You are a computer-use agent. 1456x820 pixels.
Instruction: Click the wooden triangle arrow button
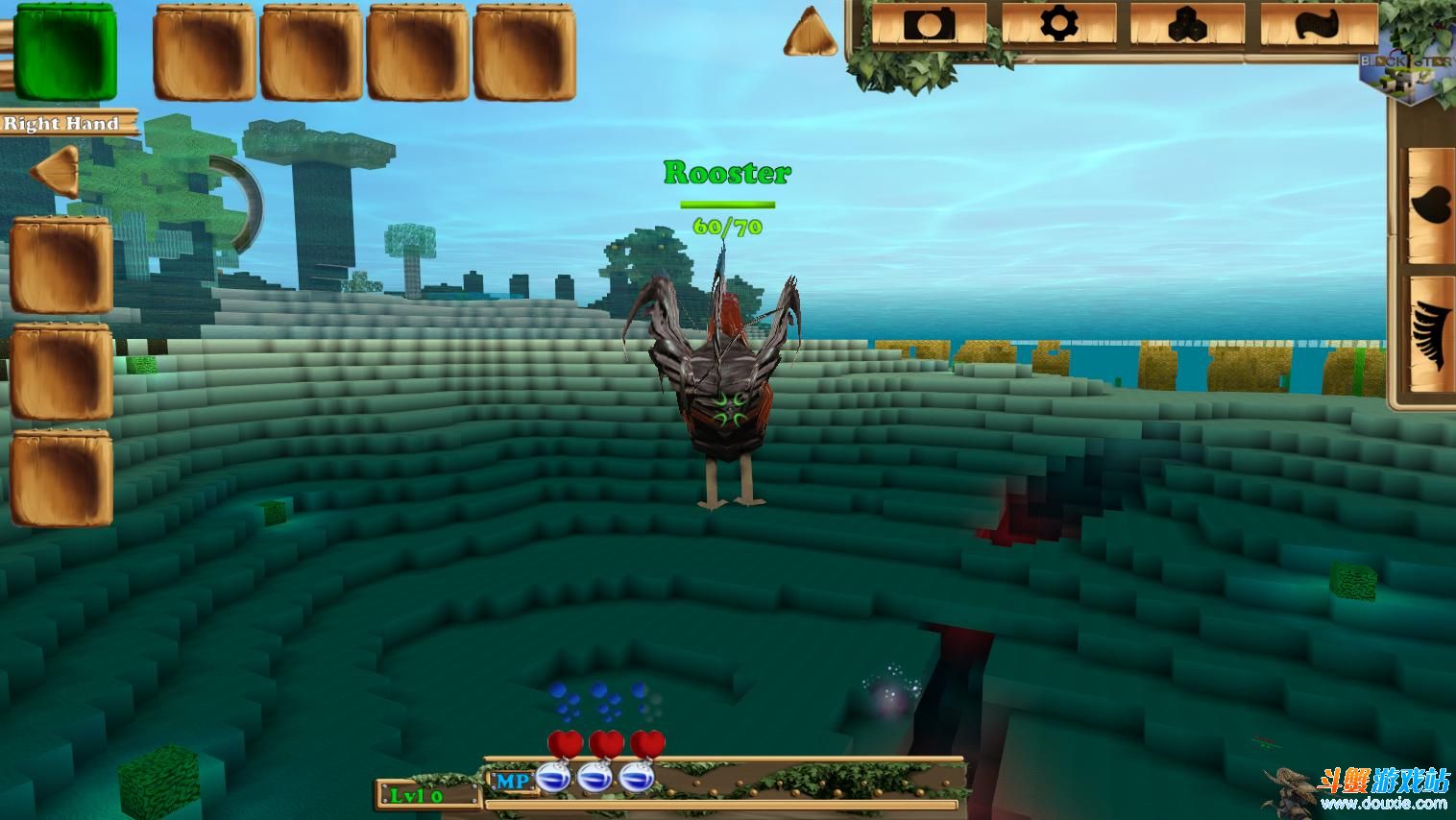click(x=811, y=33)
